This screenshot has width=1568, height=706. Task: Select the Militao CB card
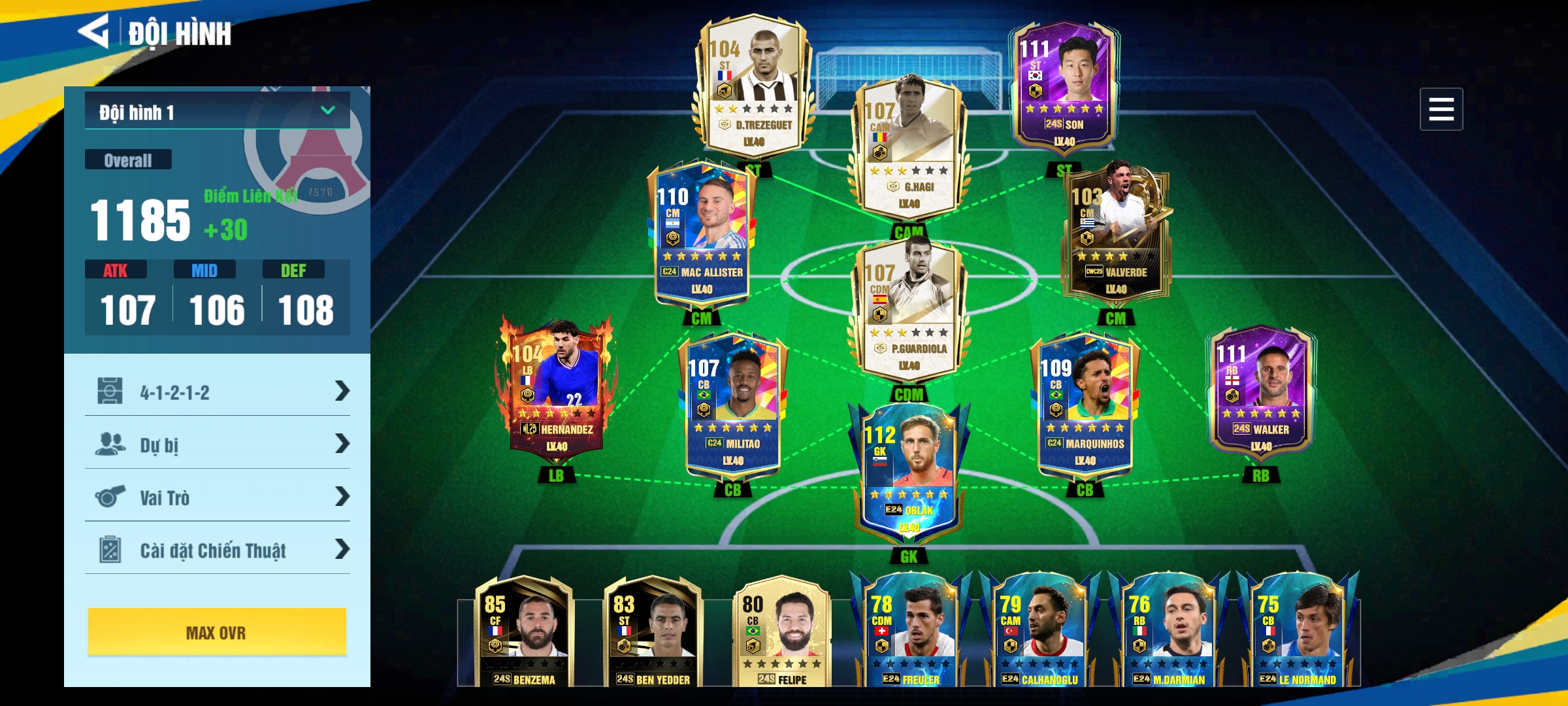tap(733, 407)
